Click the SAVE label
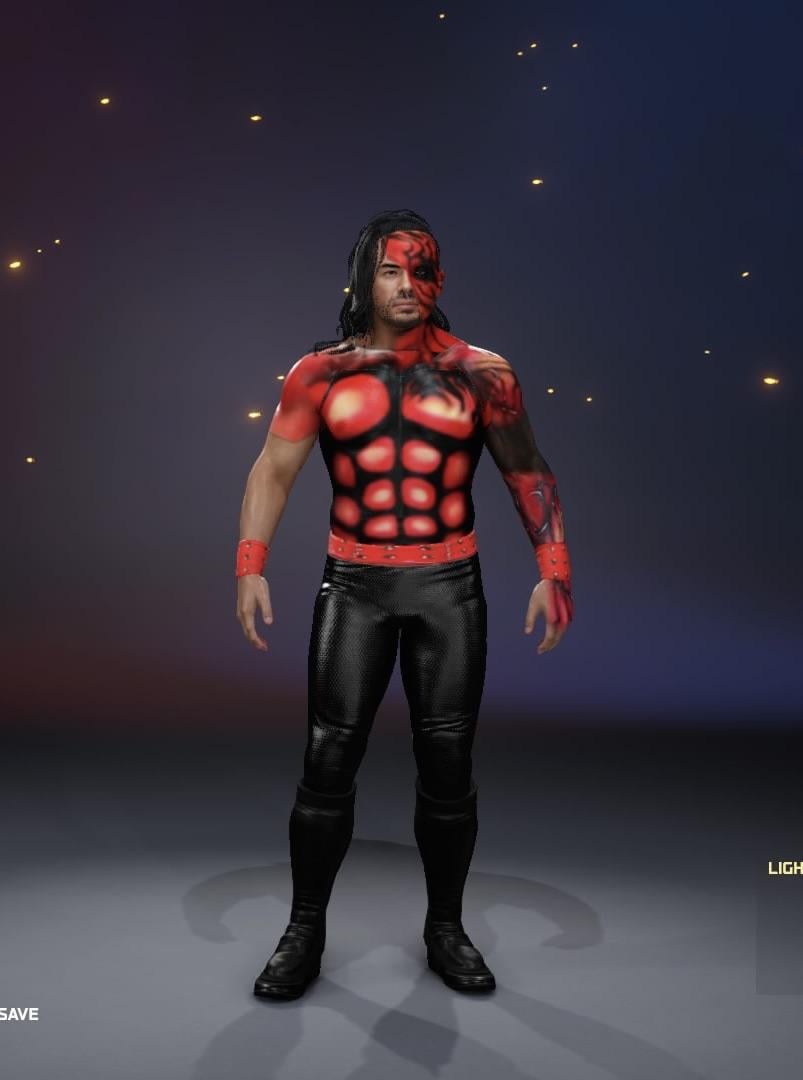Image resolution: width=803 pixels, height=1080 pixels. (19, 1014)
